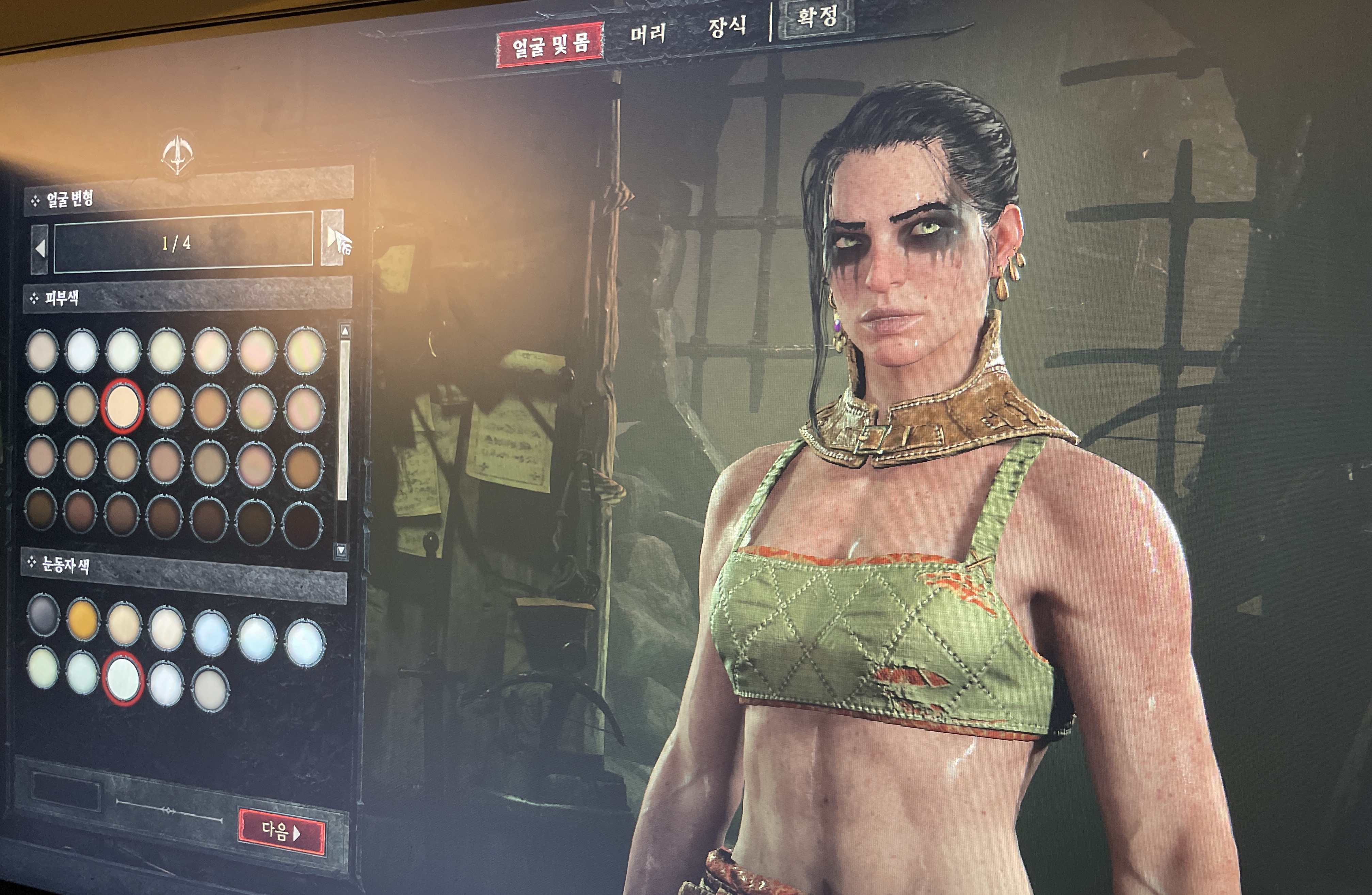Choose the amber yellow eye color
The height and width of the screenshot is (895, 1372).
point(82,620)
